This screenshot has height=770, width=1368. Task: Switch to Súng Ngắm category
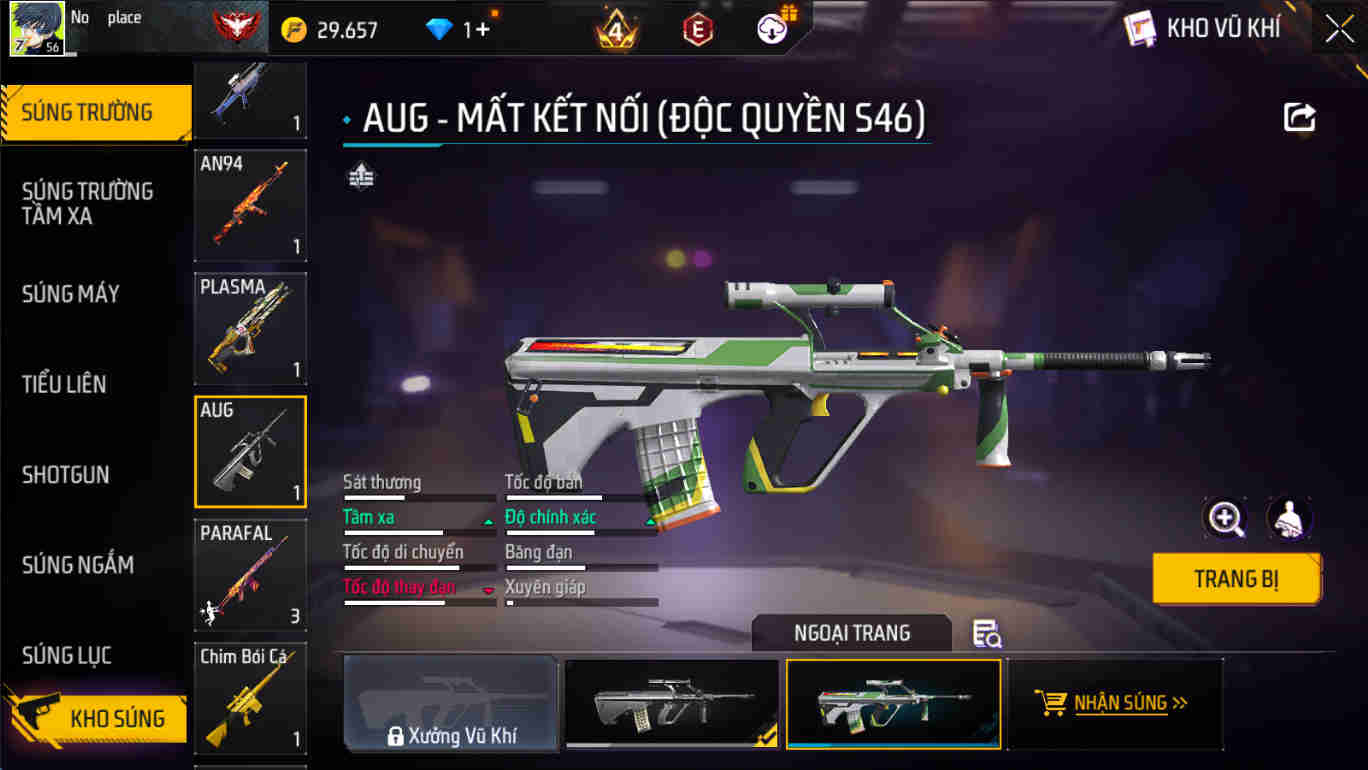[78, 565]
